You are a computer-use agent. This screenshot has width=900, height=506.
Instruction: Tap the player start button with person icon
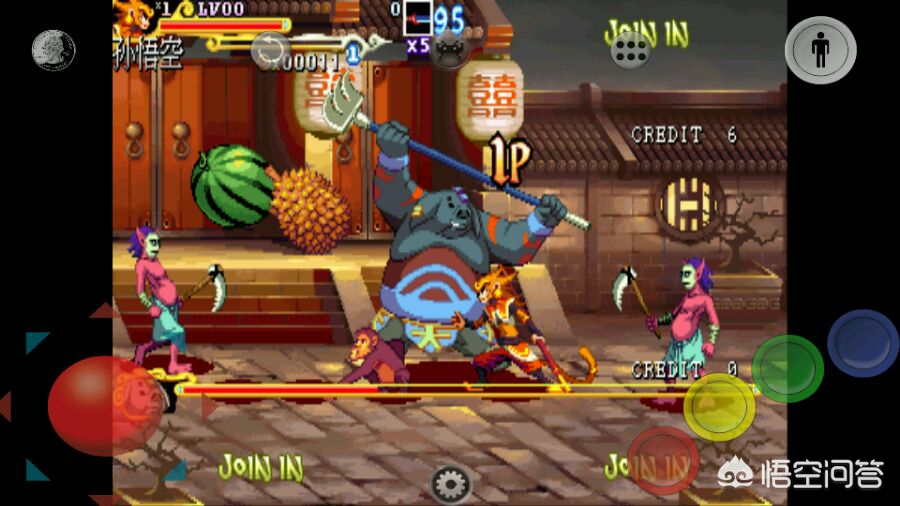pos(820,50)
